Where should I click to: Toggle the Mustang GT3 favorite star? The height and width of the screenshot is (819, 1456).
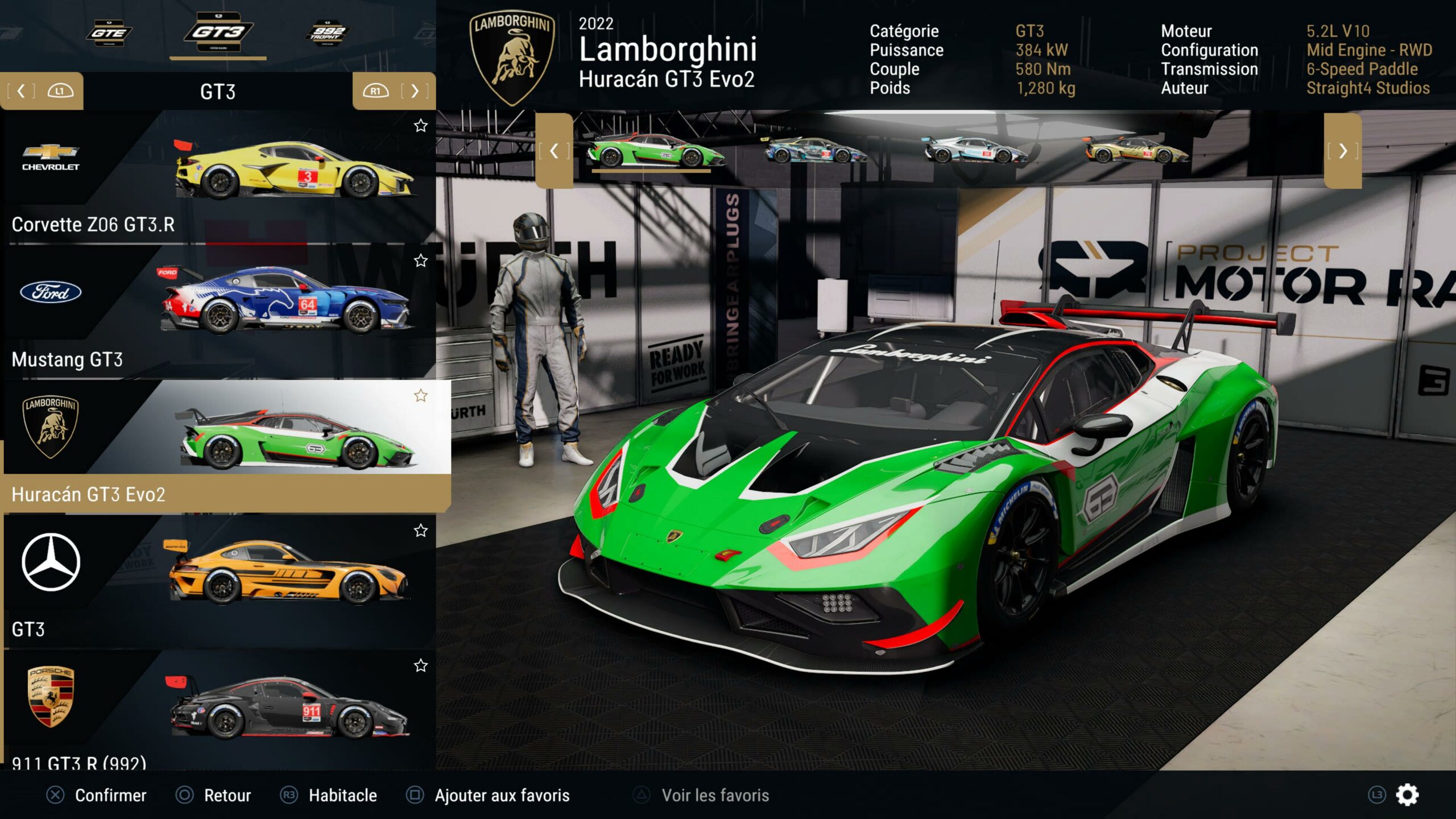(420, 260)
